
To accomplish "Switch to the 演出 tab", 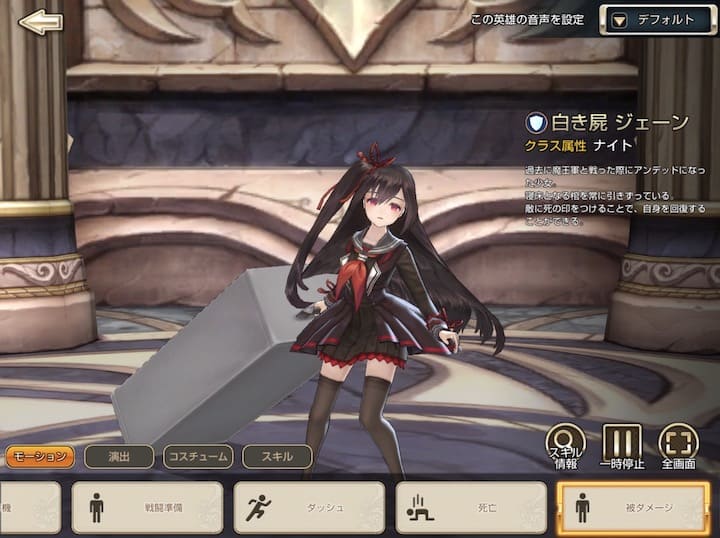I will click(x=118, y=457).
